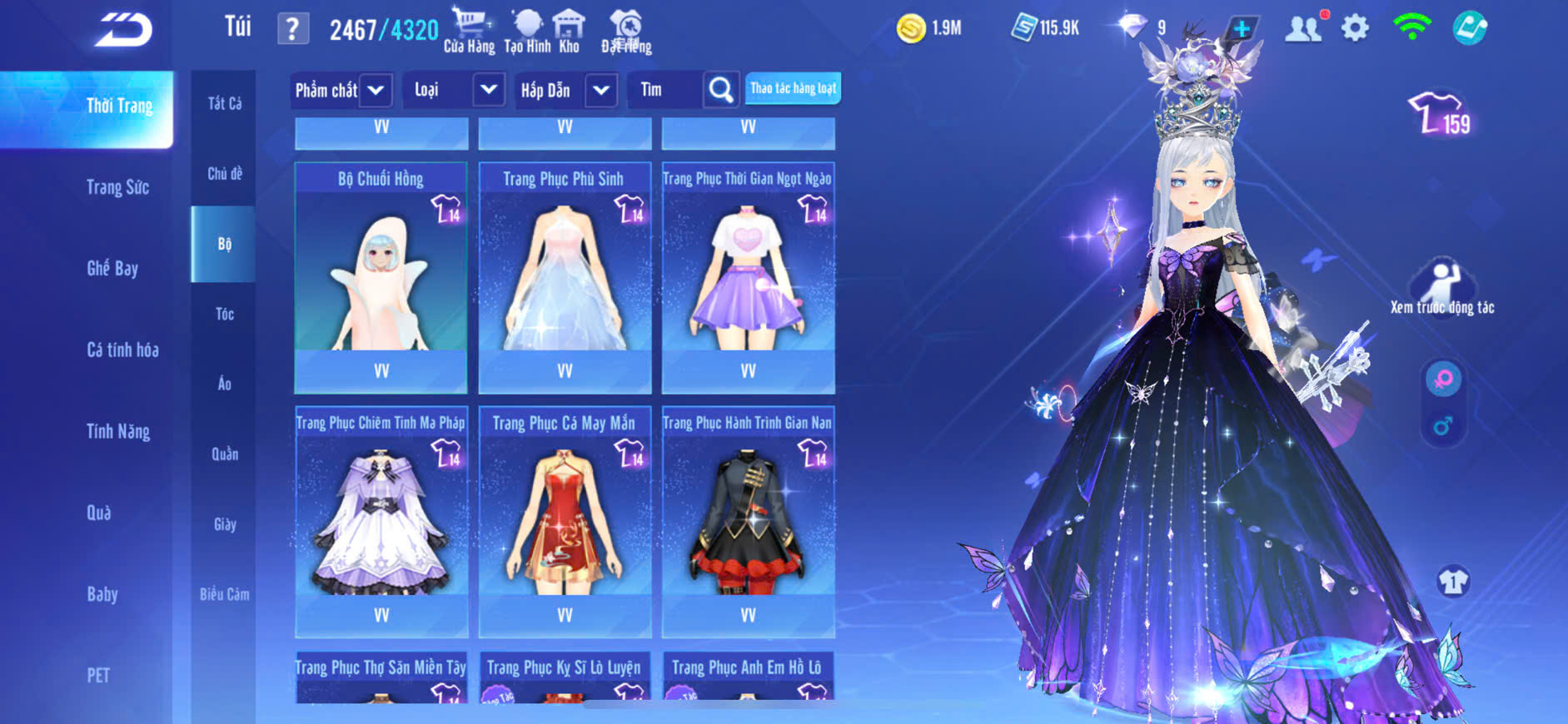1568x724 pixels.
Task: Select the Tóc subcategory
Action: click(x=224, y=314)
